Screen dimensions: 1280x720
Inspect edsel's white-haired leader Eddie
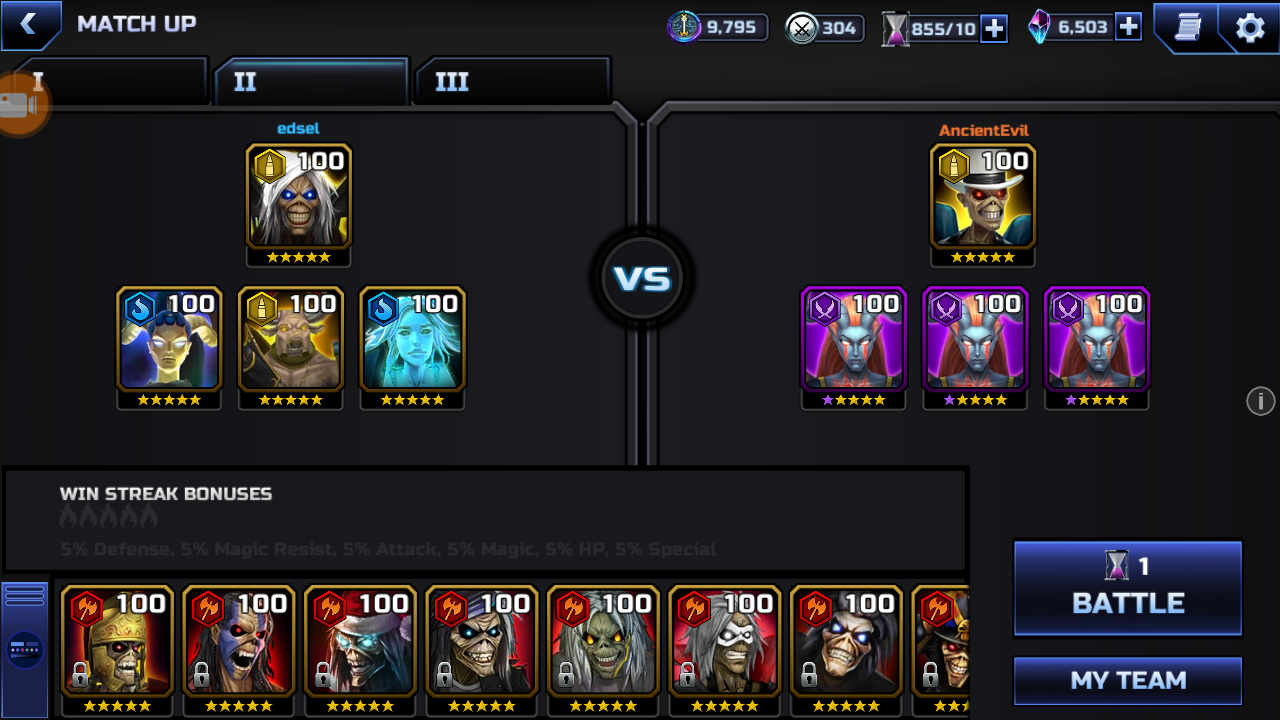(298, 196)
